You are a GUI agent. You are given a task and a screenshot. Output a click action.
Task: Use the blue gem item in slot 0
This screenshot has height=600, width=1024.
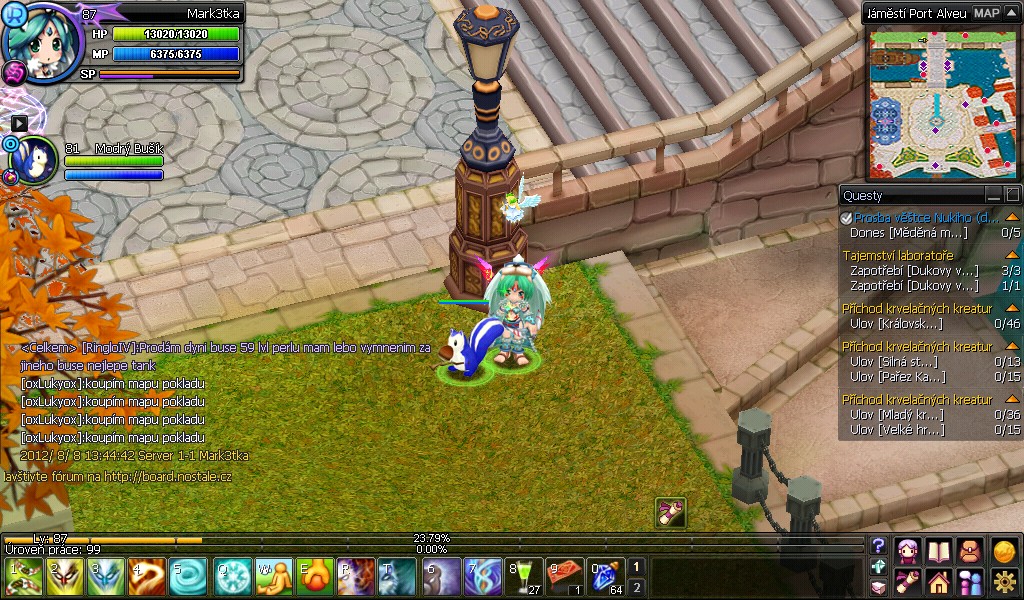pos(605,577)
